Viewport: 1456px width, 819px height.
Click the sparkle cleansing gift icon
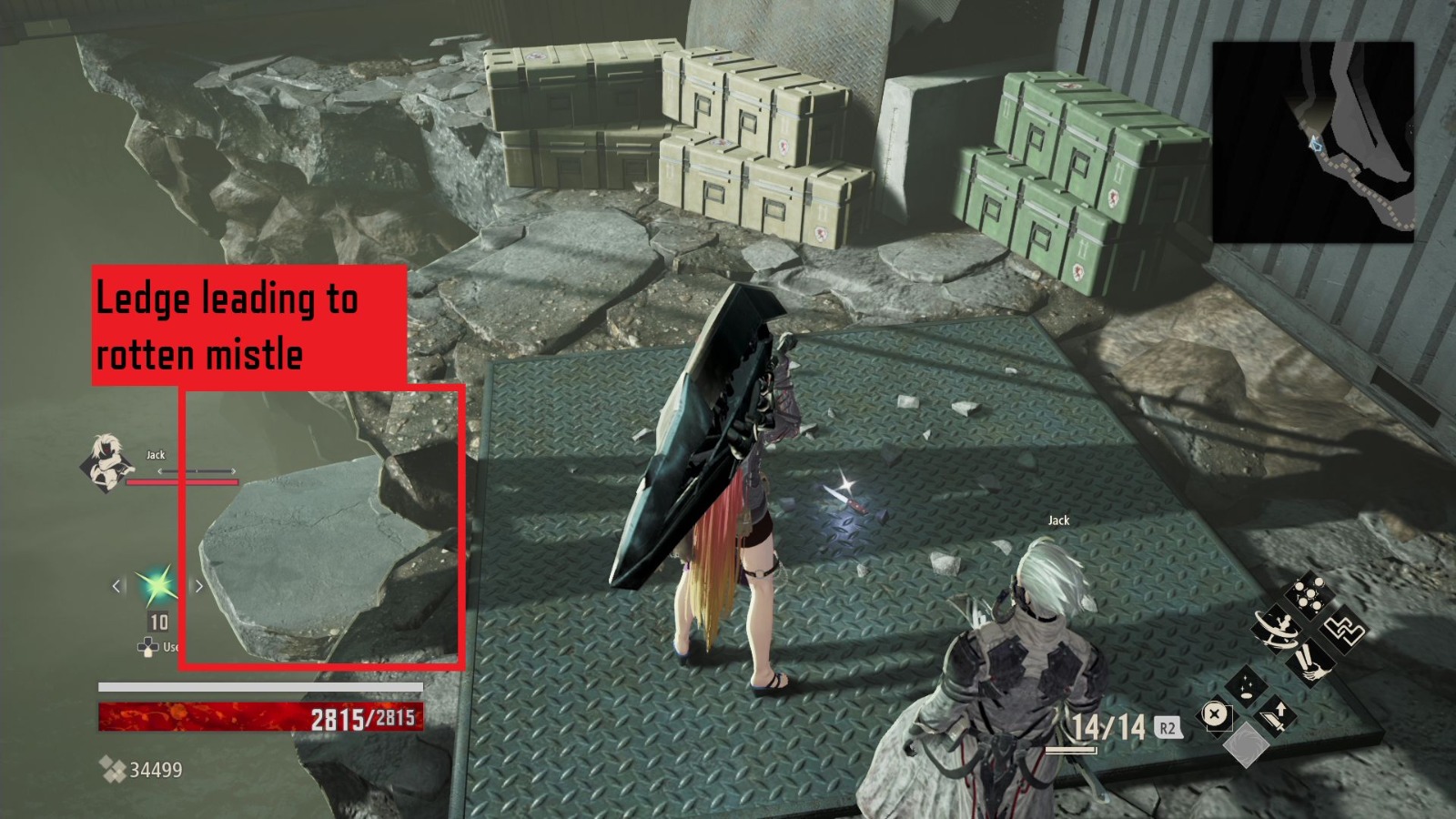click(x=1247, y=685)
